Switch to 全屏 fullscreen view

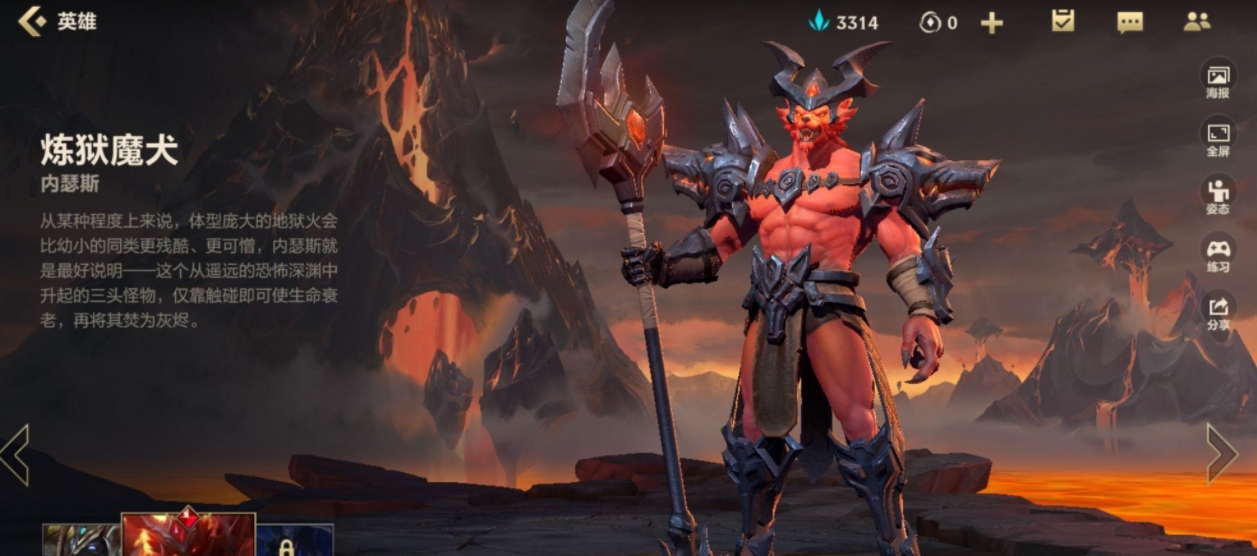click(1217, 138)
